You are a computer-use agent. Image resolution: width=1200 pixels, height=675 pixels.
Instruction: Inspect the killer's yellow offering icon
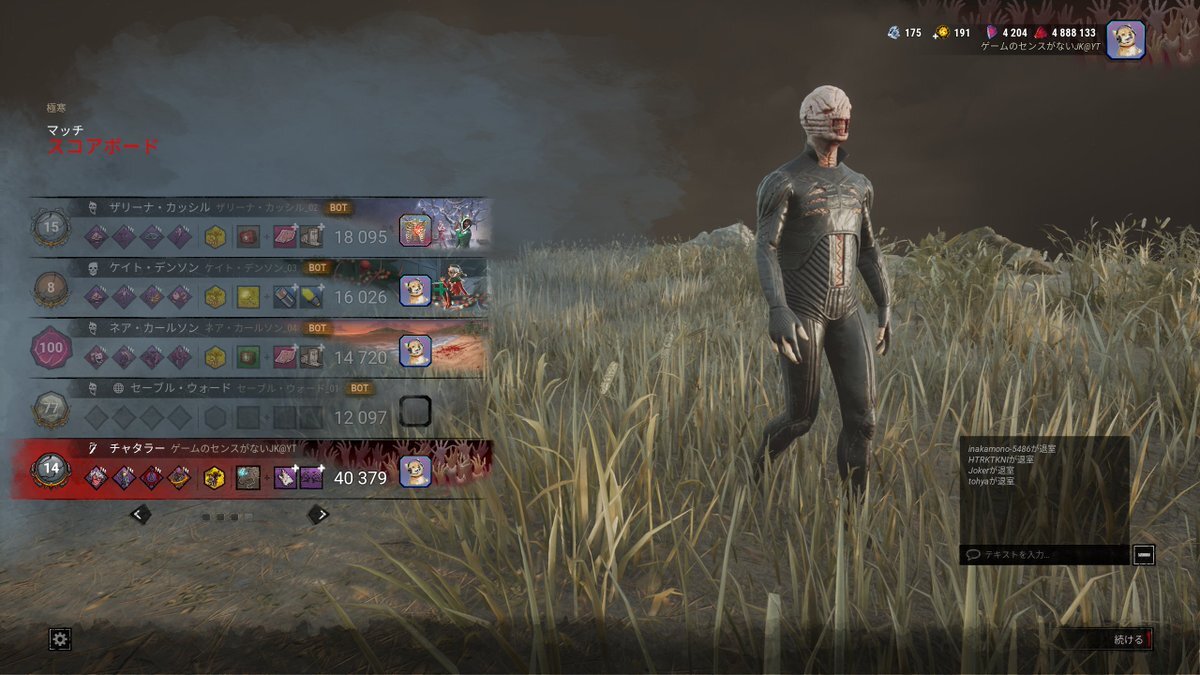click(214, 478)
